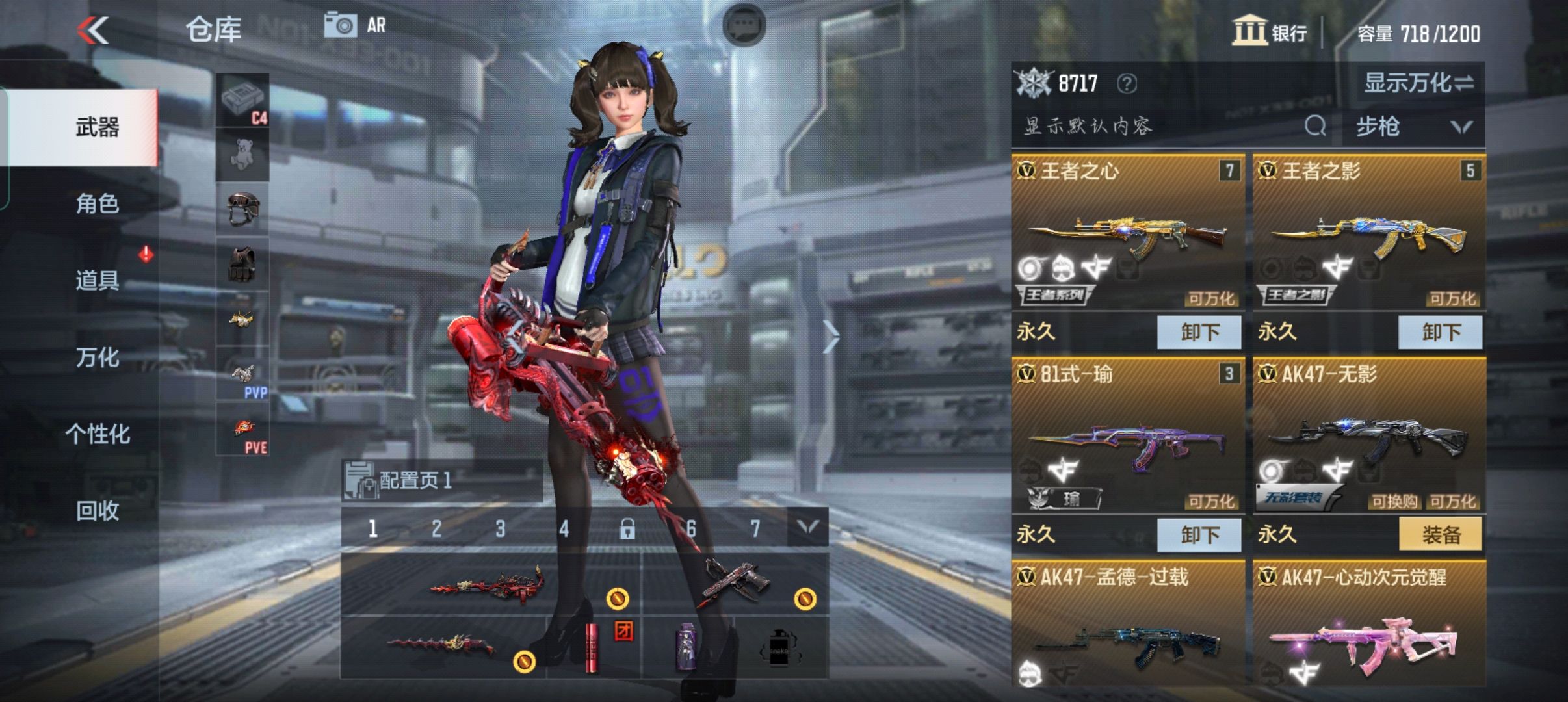Open the 道具 category
The height and width of the screenshot is (702, 1568).
(x=98, y=281)
